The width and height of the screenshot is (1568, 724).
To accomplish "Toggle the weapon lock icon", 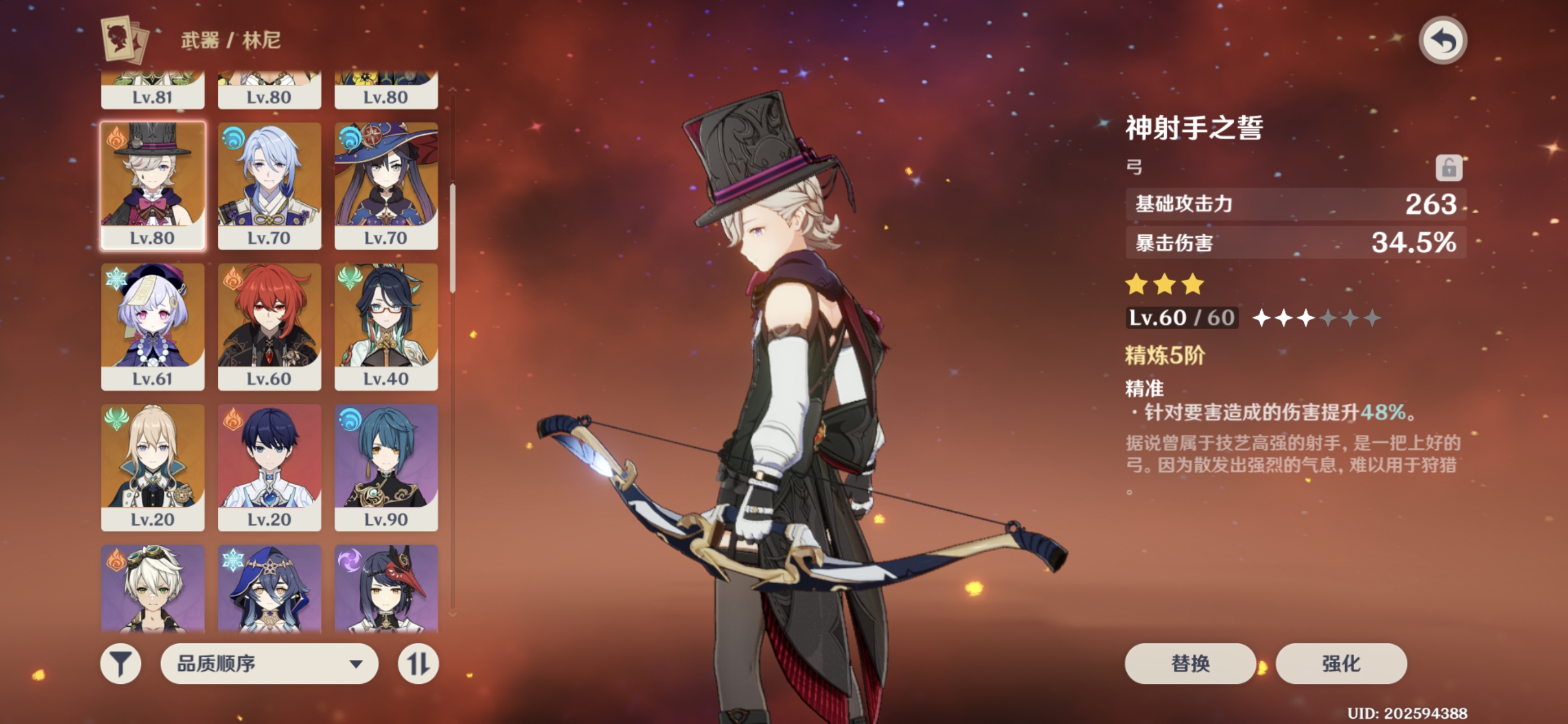I will tap(1448, 167).
